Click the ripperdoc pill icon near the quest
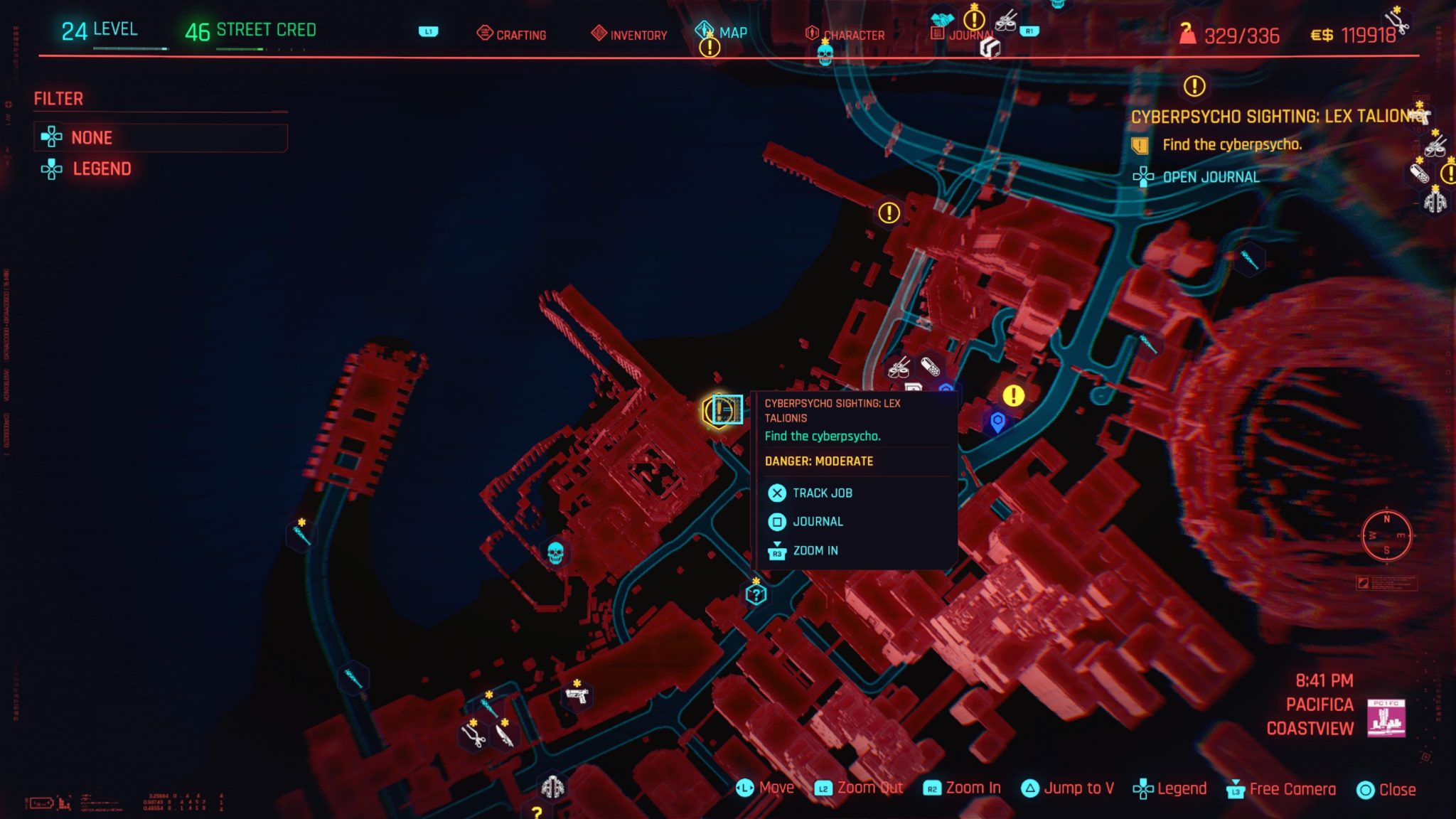The height and width of the screenshot is (819, 1456). click(x=929, y=367)
